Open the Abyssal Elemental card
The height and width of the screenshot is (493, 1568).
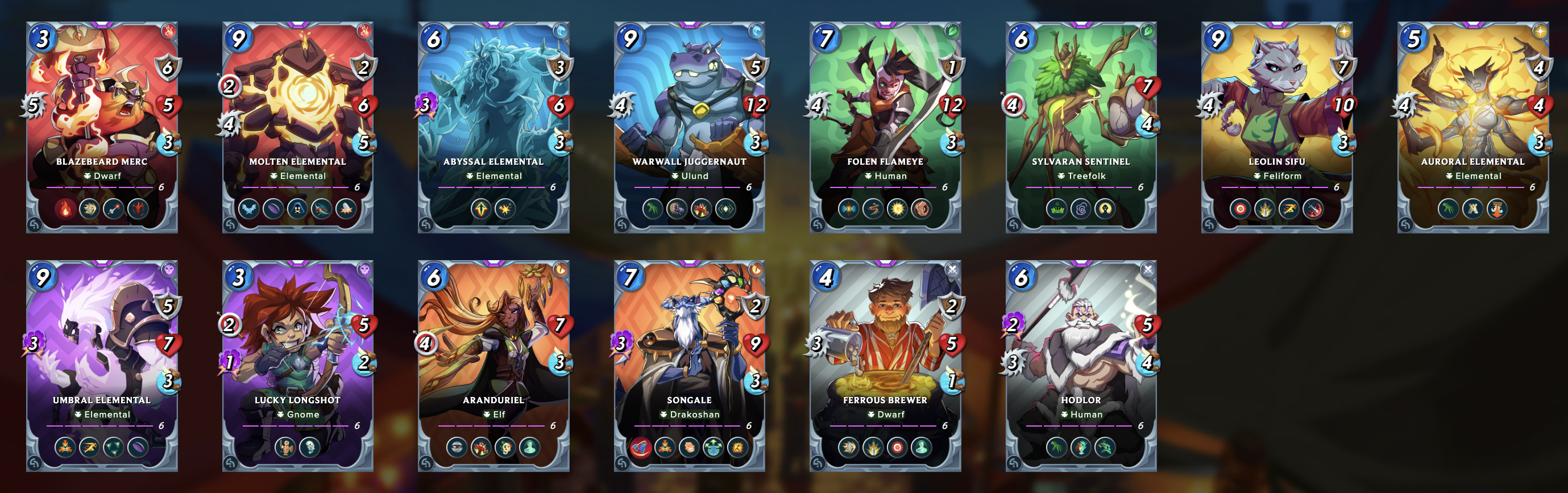[493, 110]
